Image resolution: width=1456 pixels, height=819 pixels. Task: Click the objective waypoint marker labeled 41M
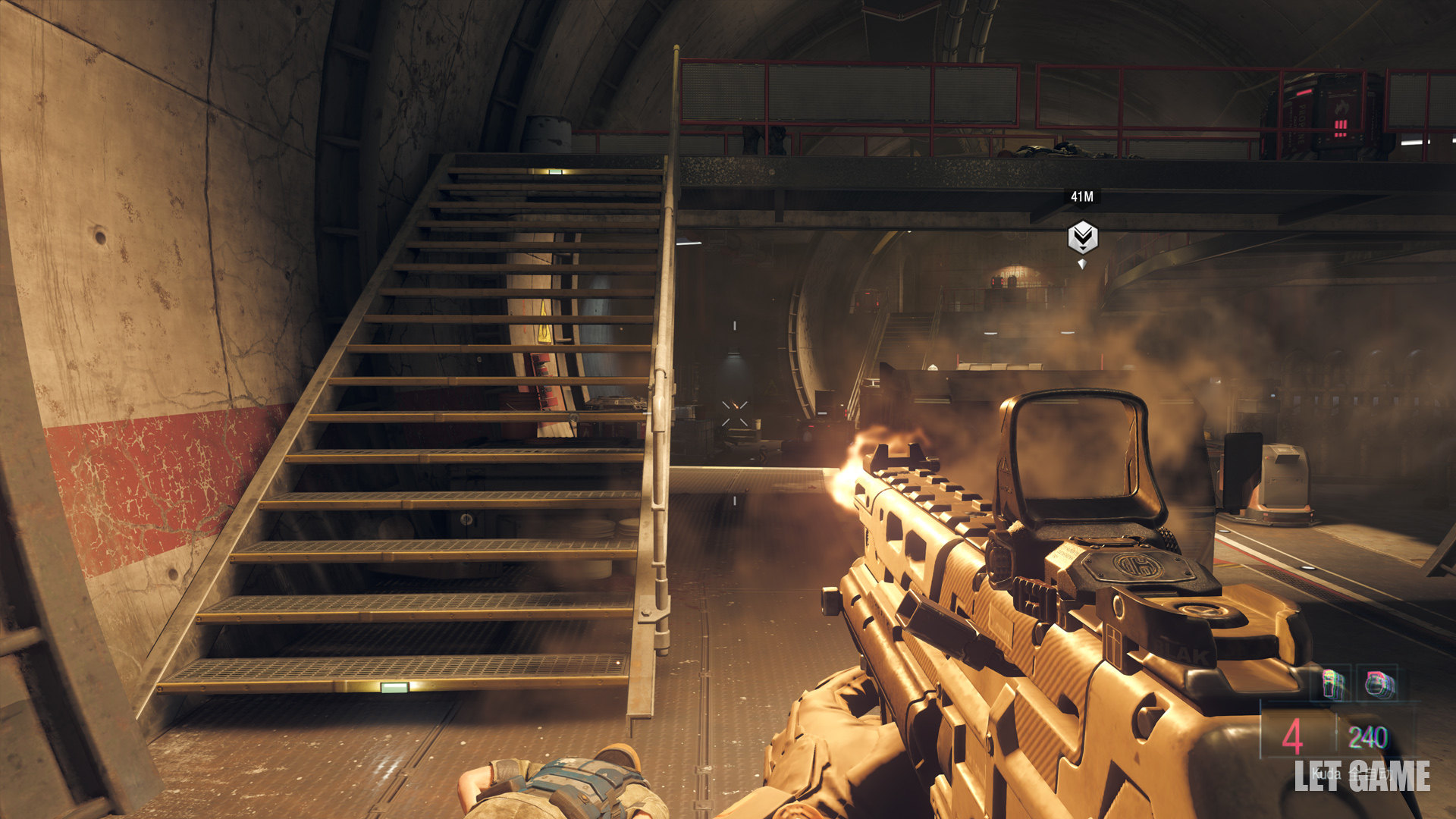[x=1082, y=237]
